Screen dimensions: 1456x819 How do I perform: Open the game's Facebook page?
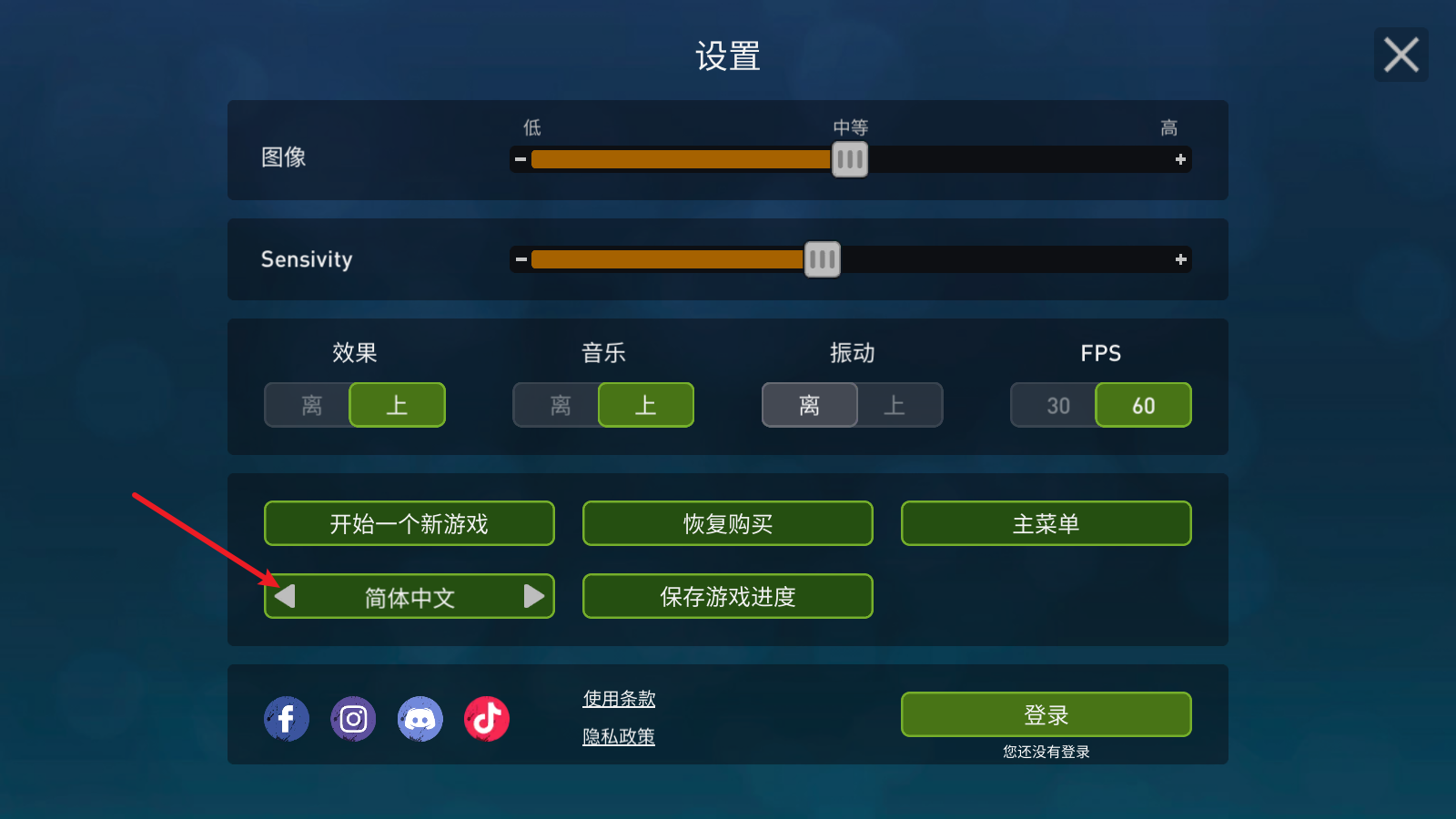[x=286, y=718]
